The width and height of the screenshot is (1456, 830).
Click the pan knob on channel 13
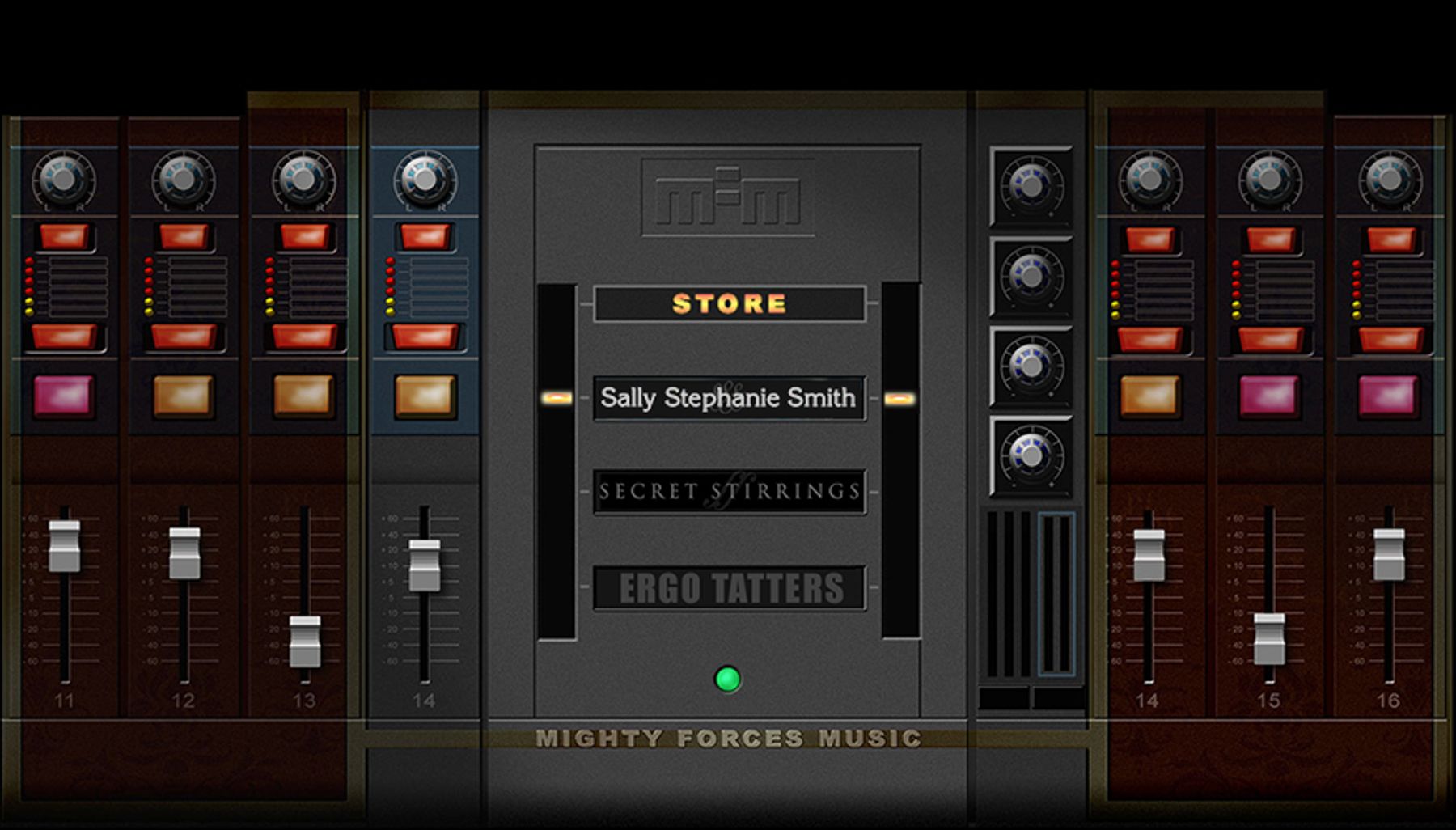click(303, 180)
